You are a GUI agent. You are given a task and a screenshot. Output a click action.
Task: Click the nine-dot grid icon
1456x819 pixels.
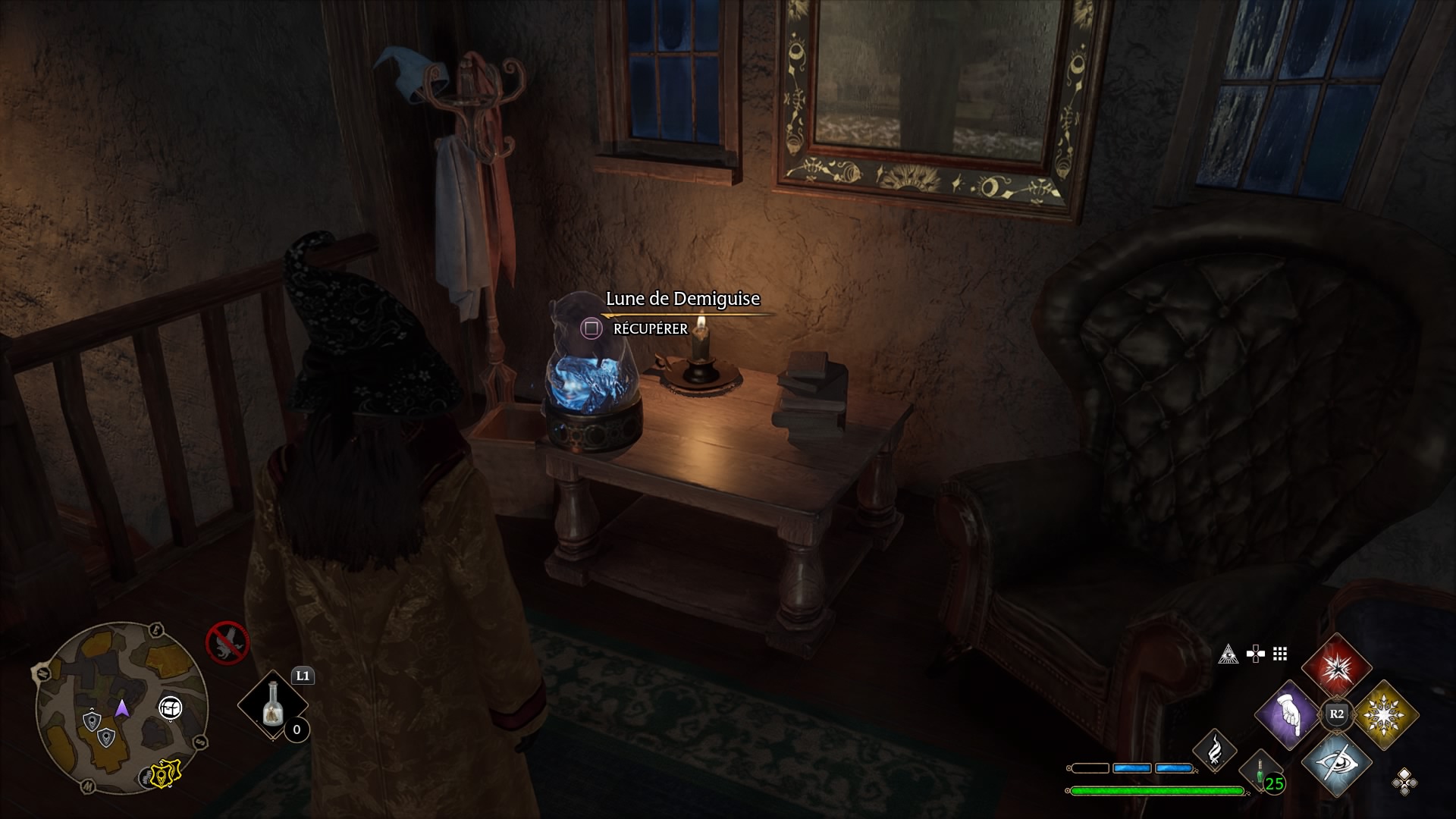click(1280, 654)
